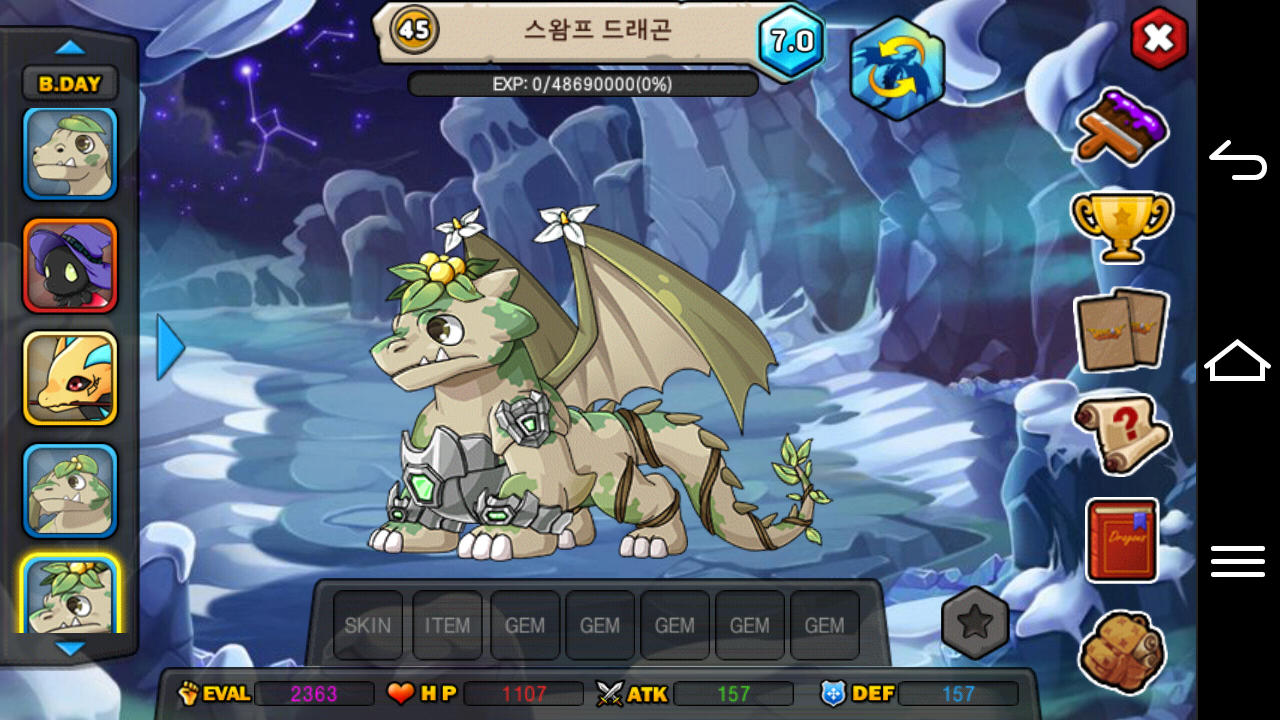Click the B.DAY sort button
Viewport: 1280px width, 720px height.
(70, 84)
